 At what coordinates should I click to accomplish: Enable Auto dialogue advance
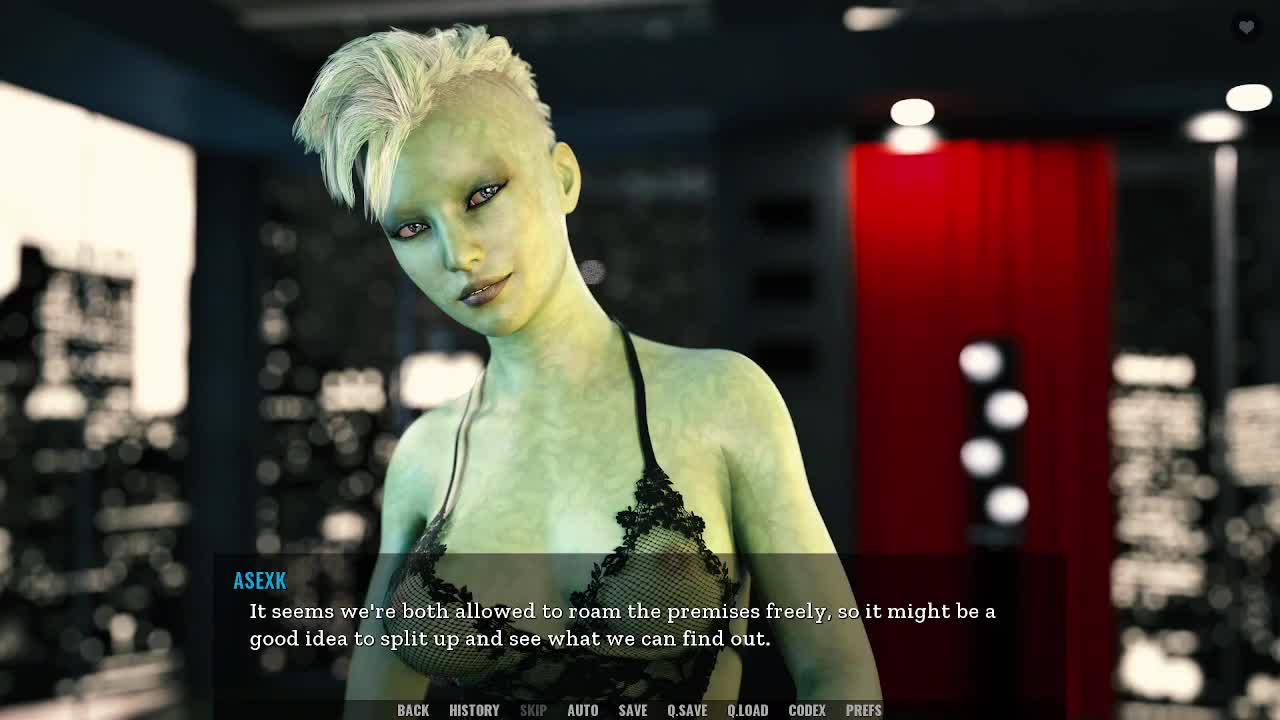click(x=582, y=710)
